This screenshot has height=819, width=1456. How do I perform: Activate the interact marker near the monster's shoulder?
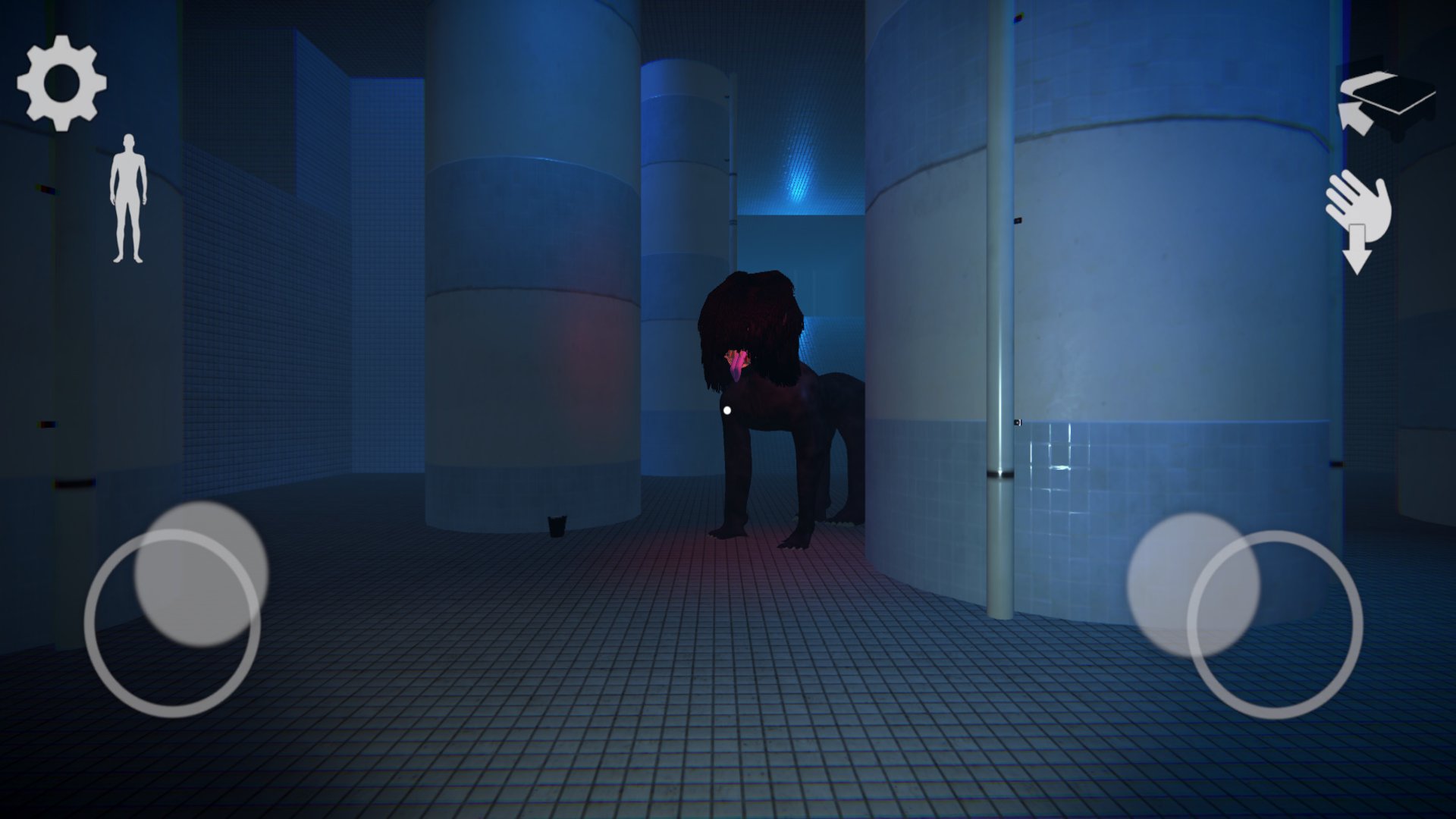(726, 409)
